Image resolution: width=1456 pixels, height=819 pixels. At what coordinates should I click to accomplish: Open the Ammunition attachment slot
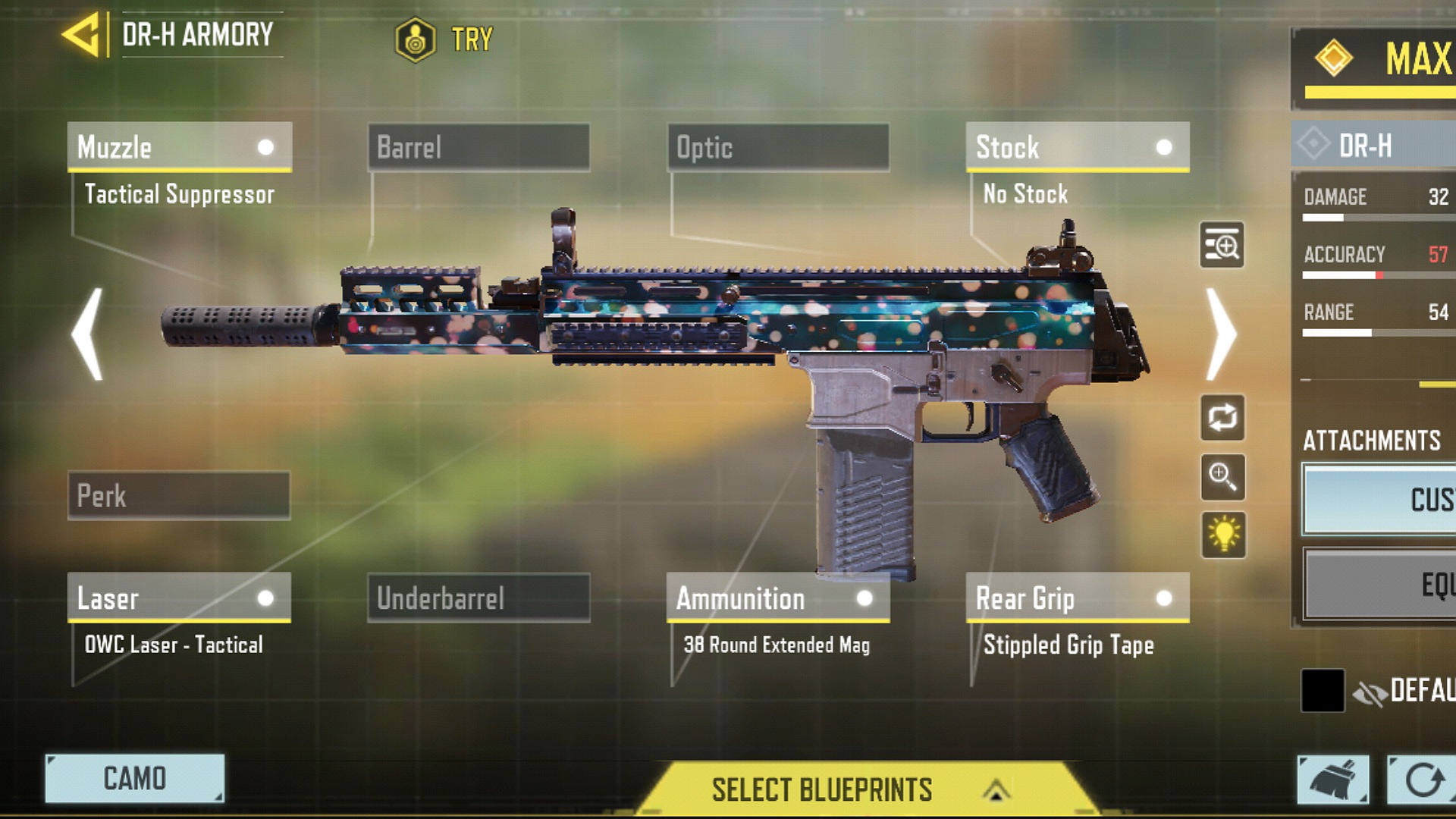778,598
